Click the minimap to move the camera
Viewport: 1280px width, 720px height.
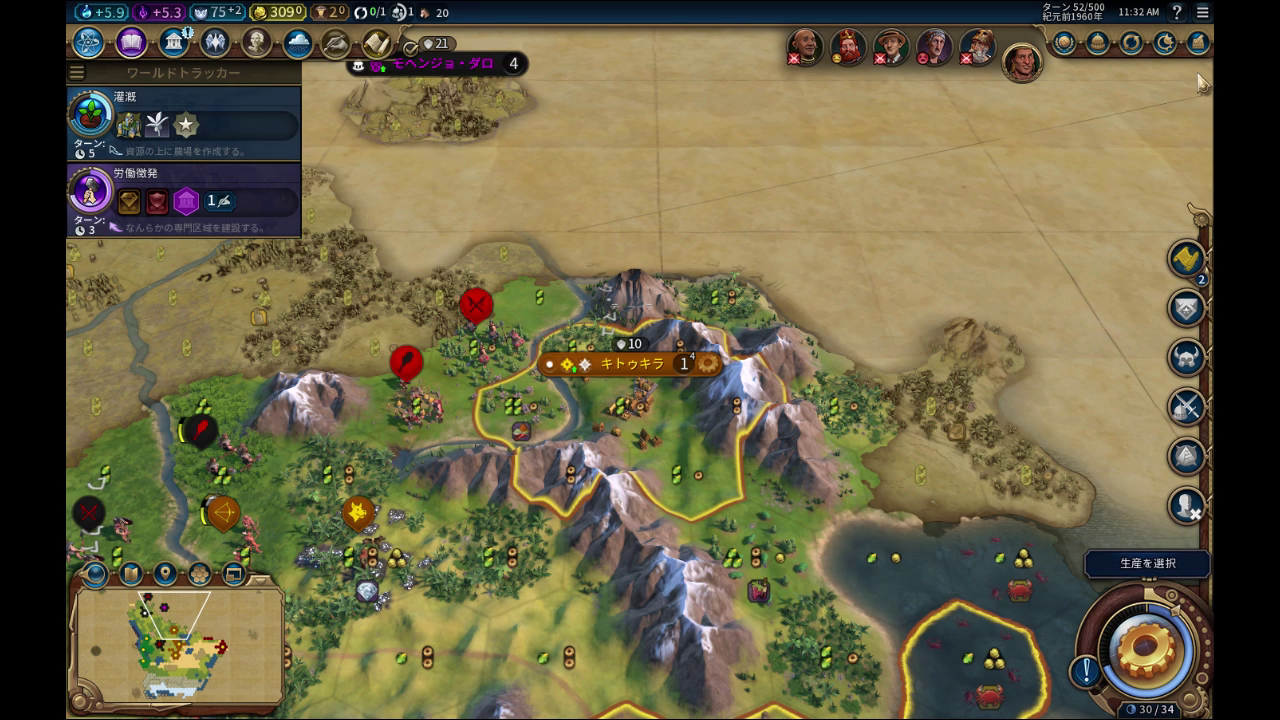pyautogui.click(x=177, y=645)
